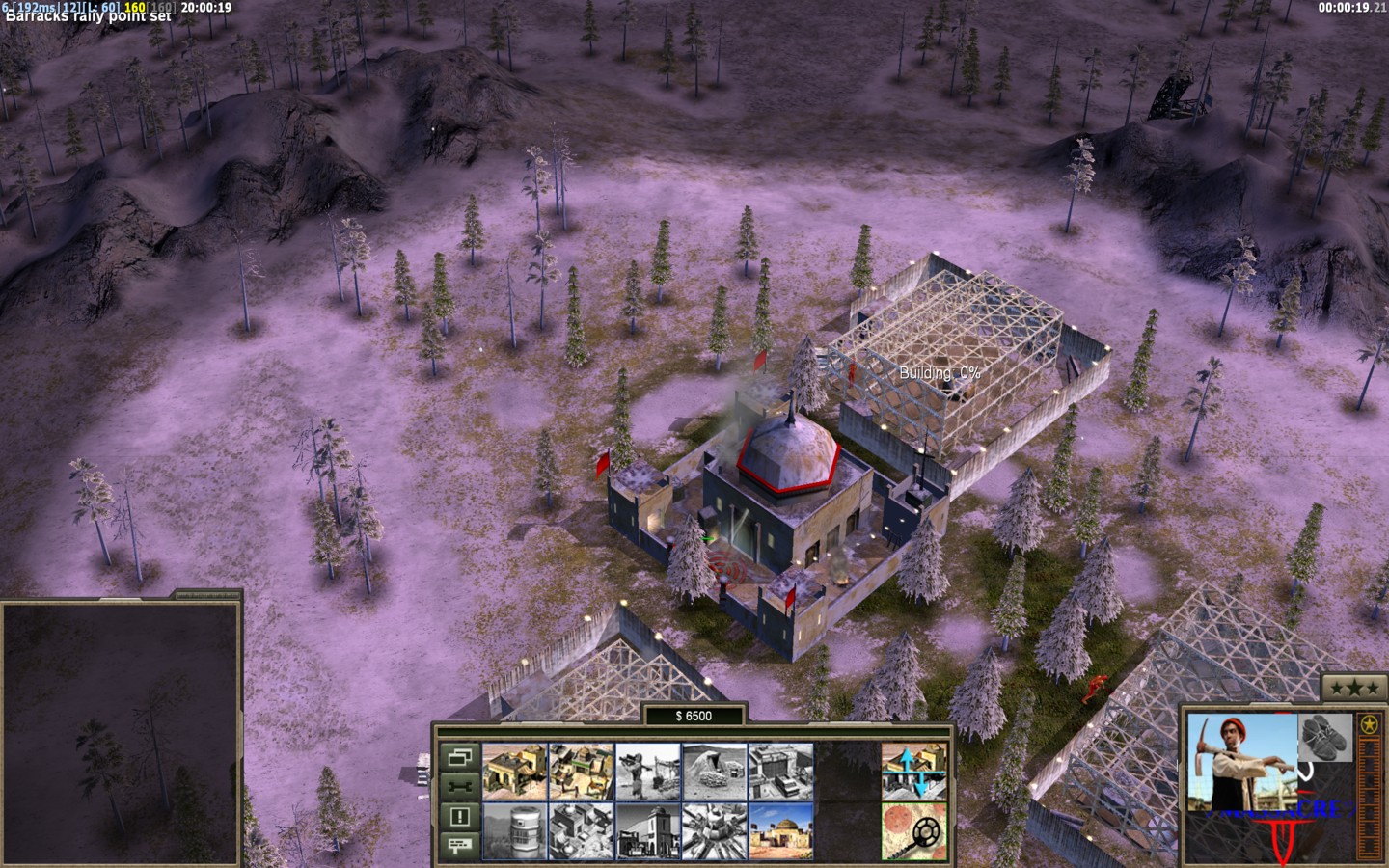This screenshot has height=868, width=1389.
Task: Click on the minimap panel
Action: (121, 733)
